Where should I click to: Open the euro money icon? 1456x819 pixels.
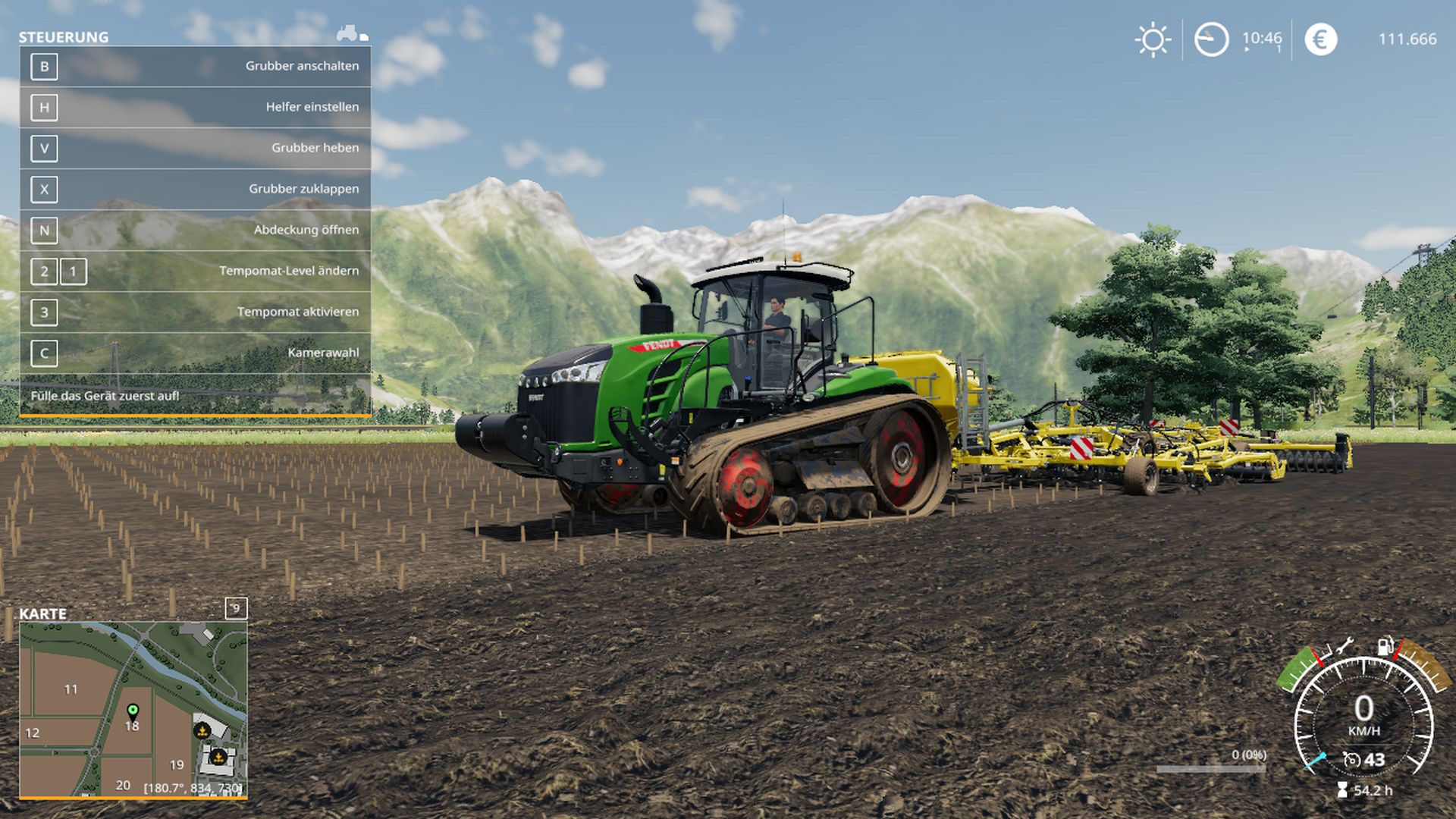[1320, 39]
